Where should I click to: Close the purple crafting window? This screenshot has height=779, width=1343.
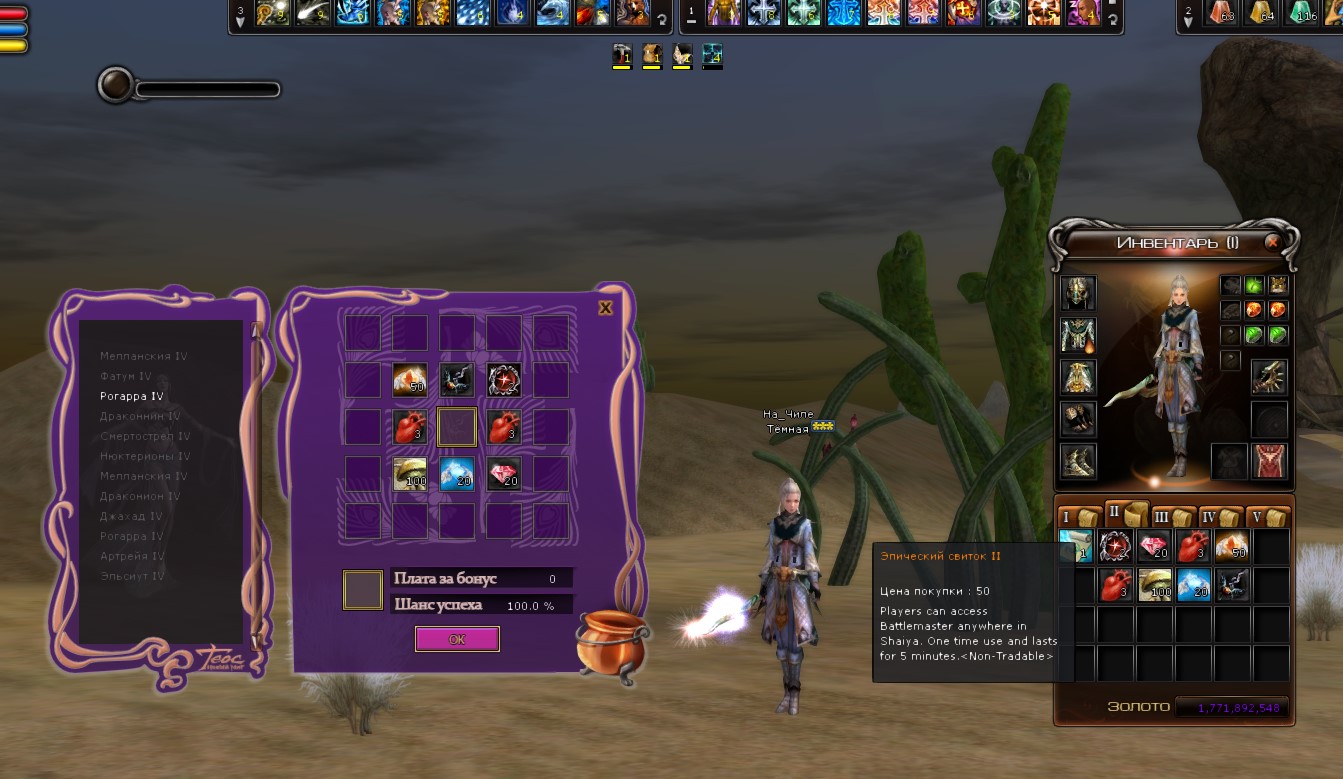(605, 308)
